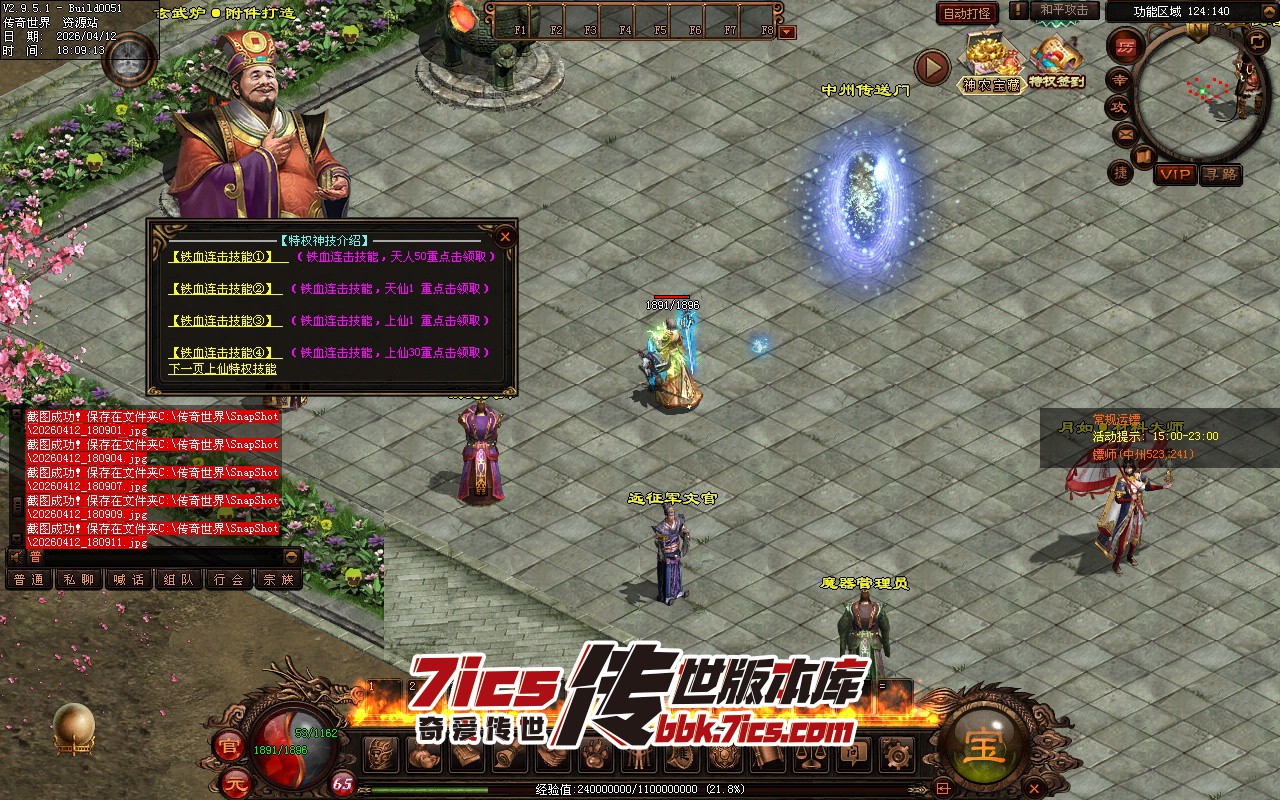Toggle 自动打怪 auto-fight button
1280x800 pixels.
pyautogui.click(x=968, y=13)
